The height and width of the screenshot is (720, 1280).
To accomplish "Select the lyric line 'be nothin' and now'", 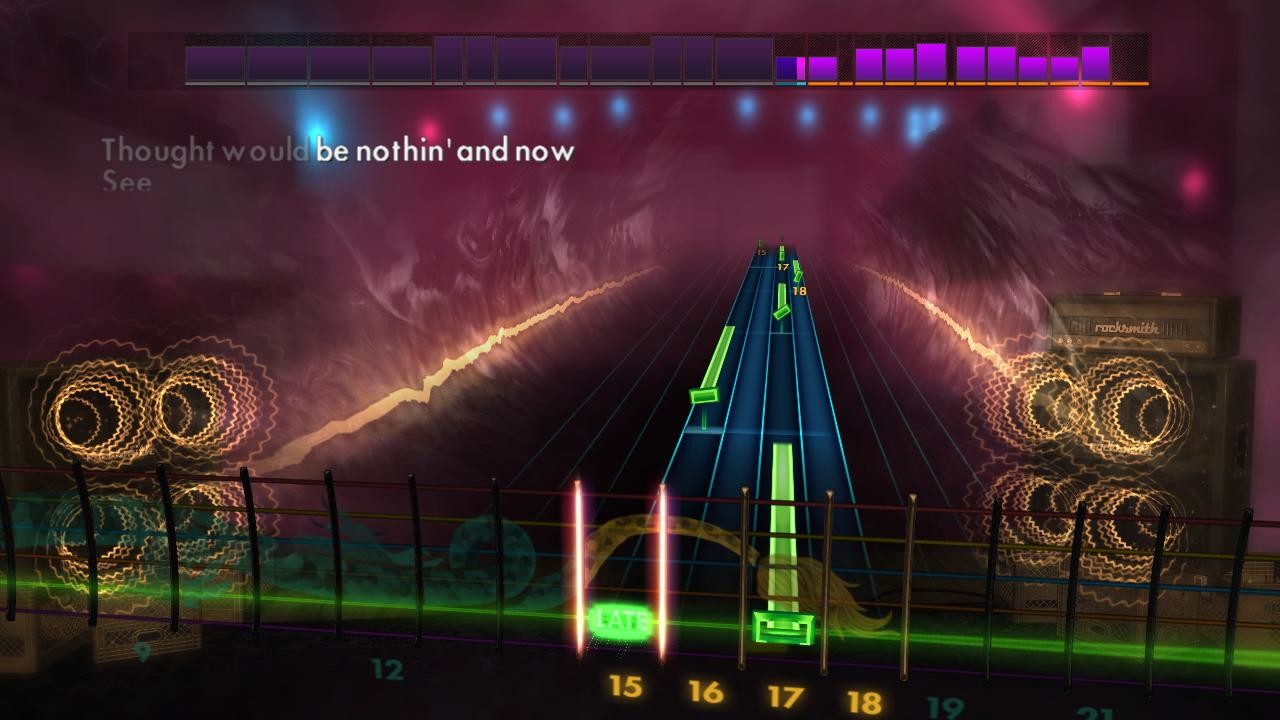I will click(x=444, y=151).
